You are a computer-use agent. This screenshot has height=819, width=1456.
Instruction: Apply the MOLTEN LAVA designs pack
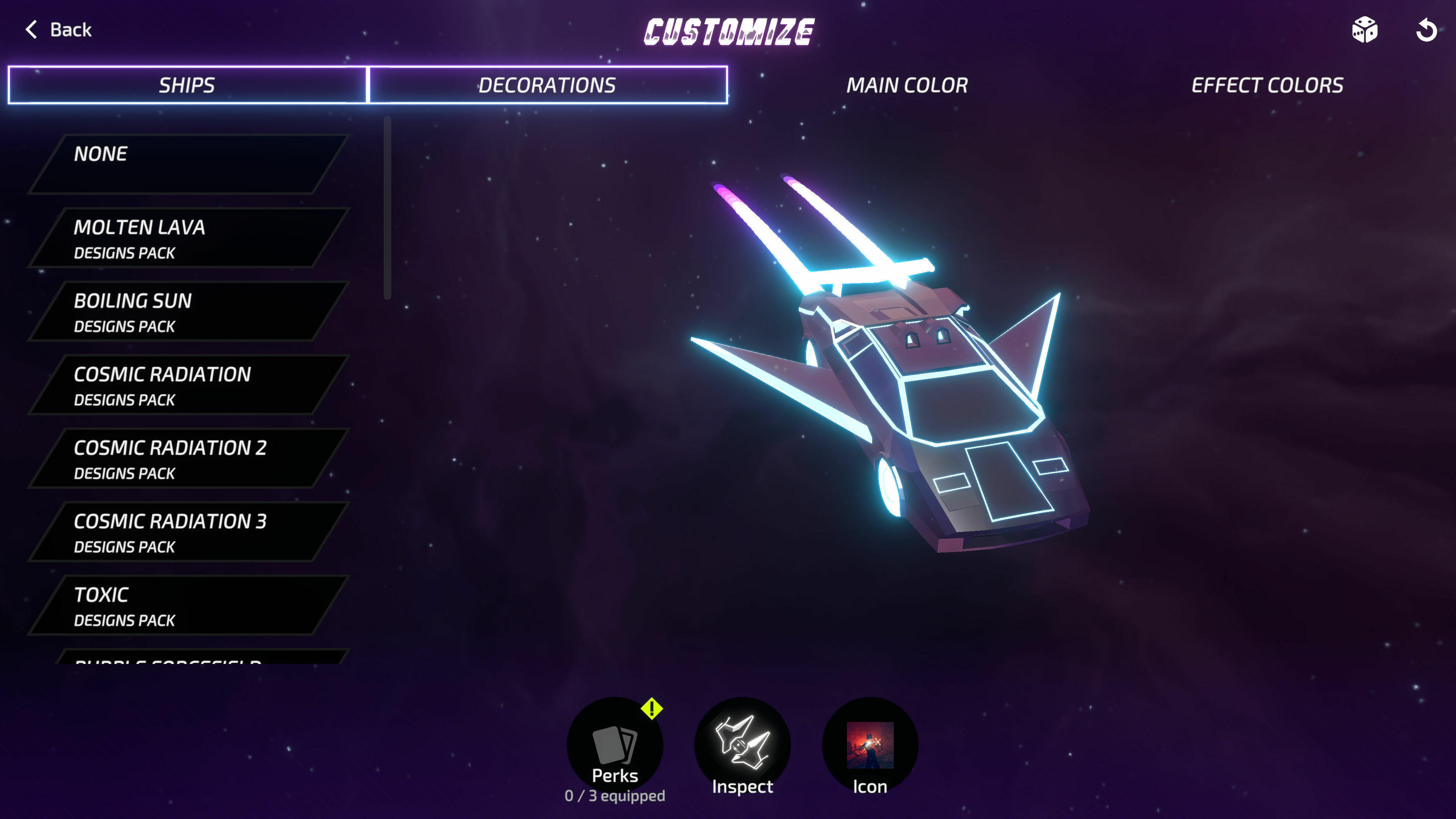click(x=187, y=237)
